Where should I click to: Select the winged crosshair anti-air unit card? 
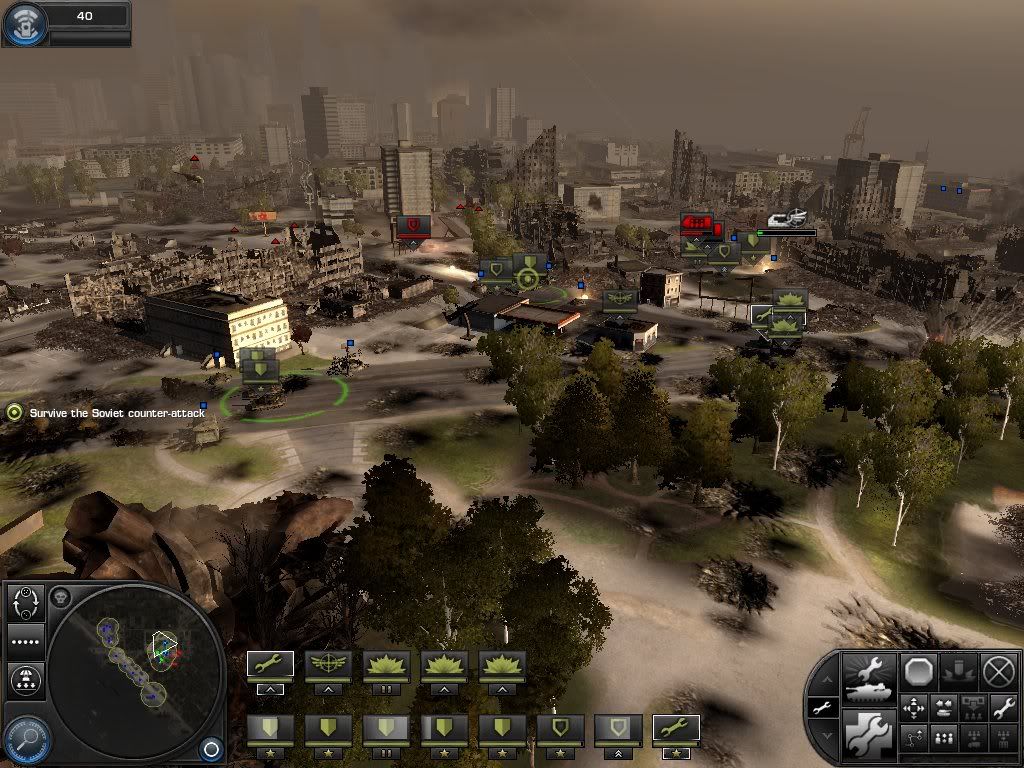point(328,664)
